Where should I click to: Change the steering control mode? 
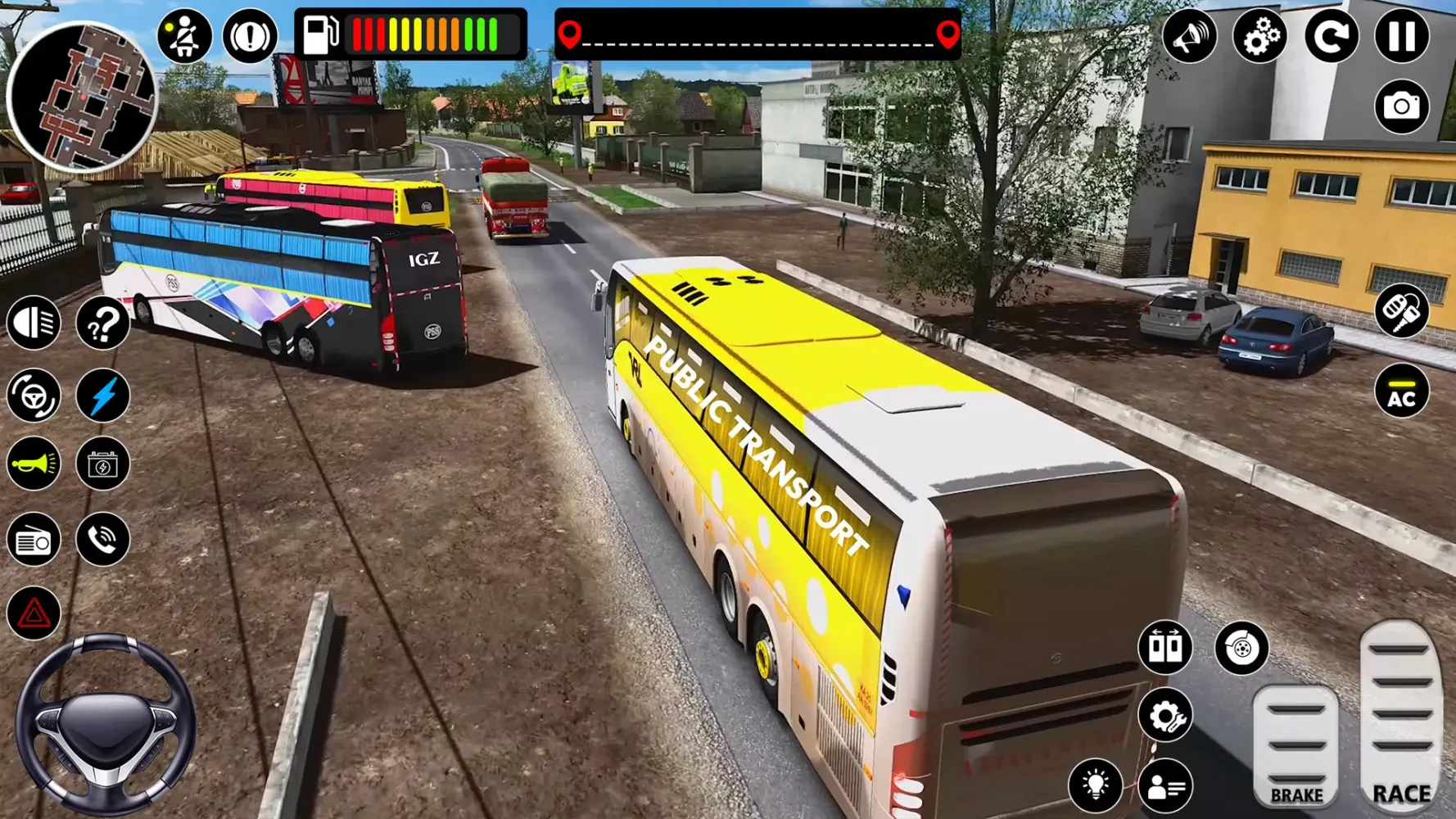coord(34,396)
